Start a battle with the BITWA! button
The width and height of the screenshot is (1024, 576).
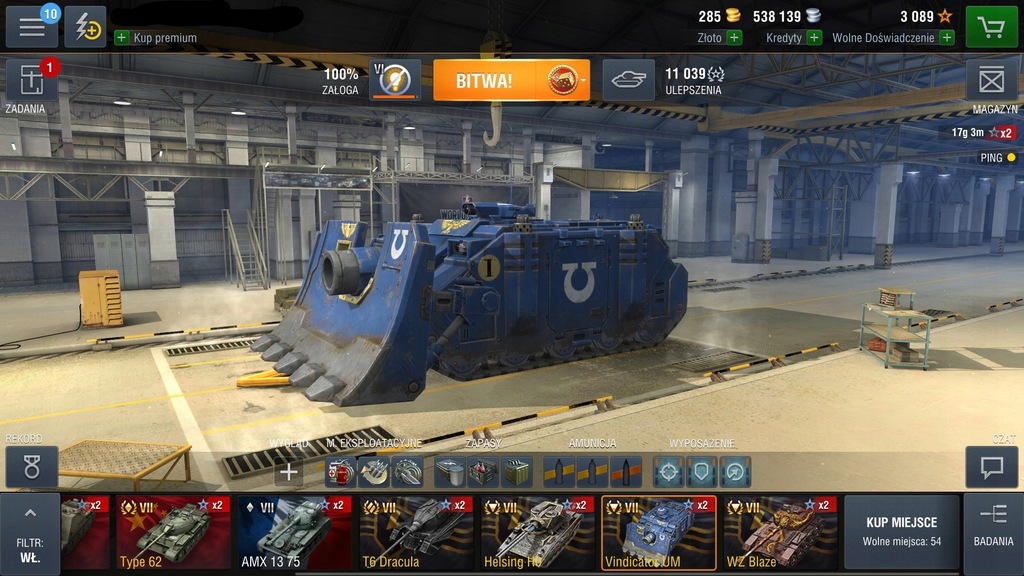pyautogui.click(x=511, y=80)
